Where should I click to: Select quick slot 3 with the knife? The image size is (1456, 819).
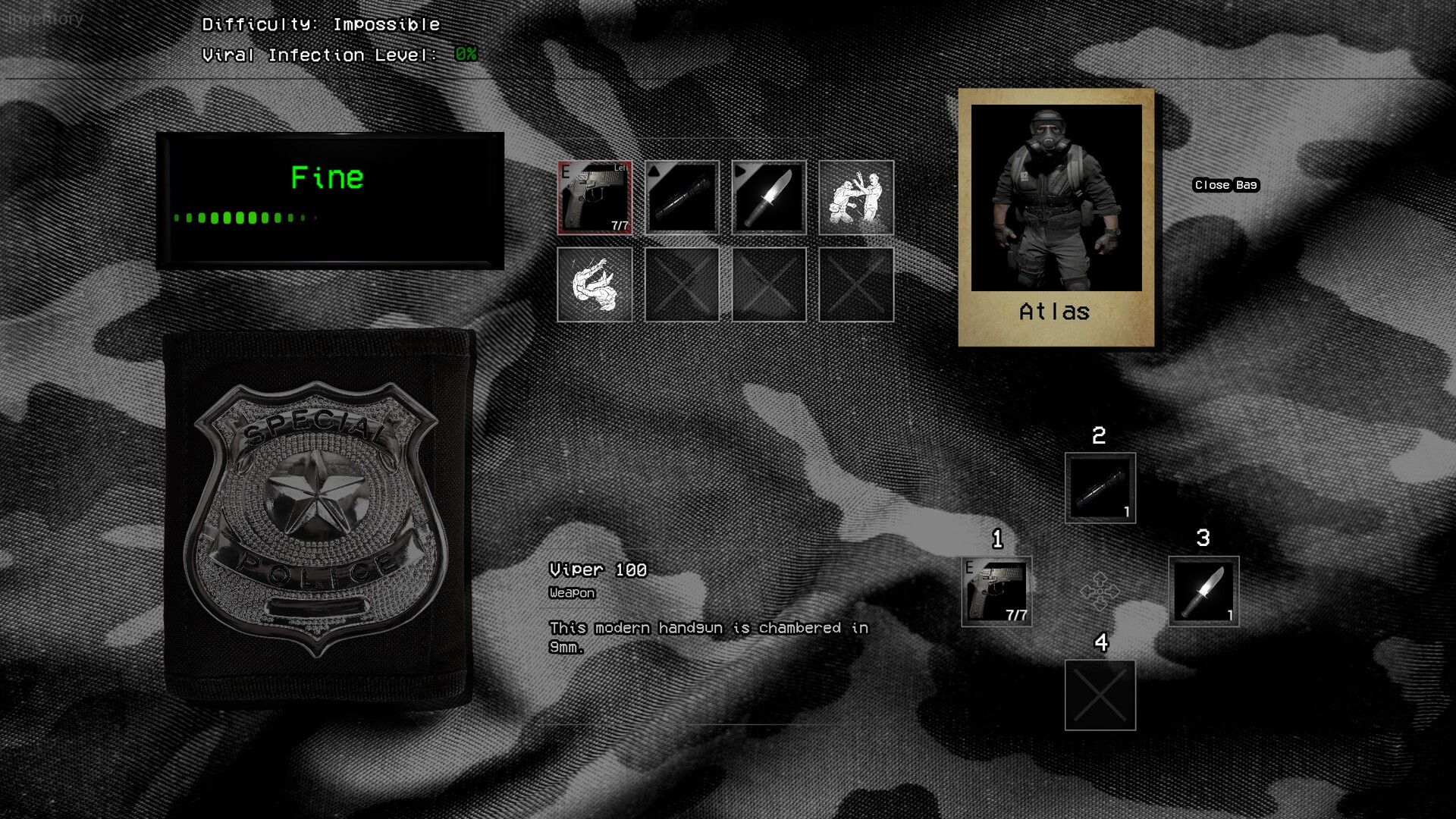click(1203, 591)
